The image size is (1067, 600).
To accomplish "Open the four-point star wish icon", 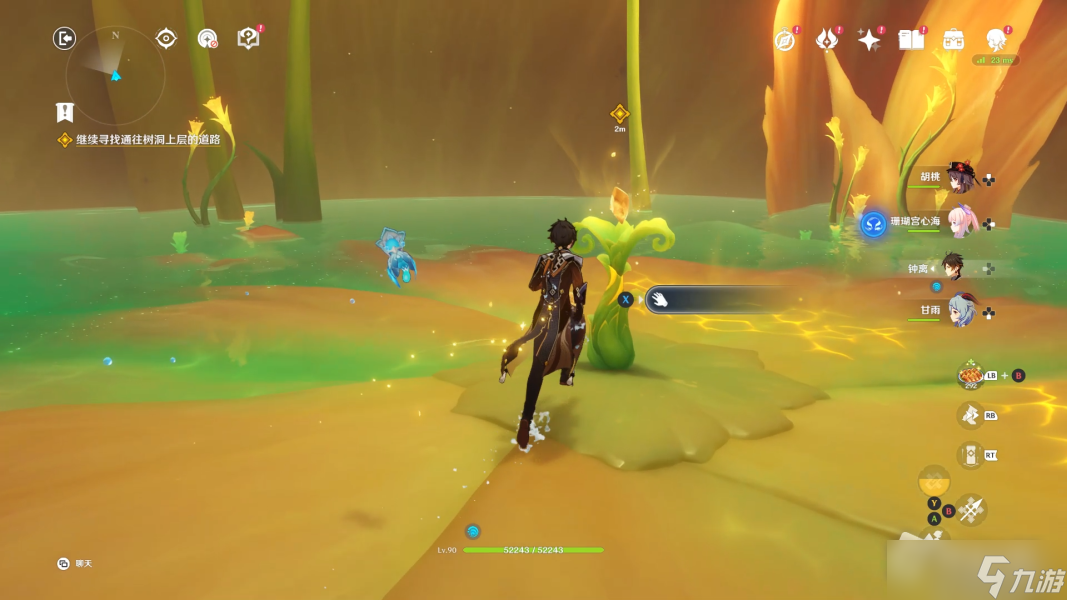I will click(869, 40).
